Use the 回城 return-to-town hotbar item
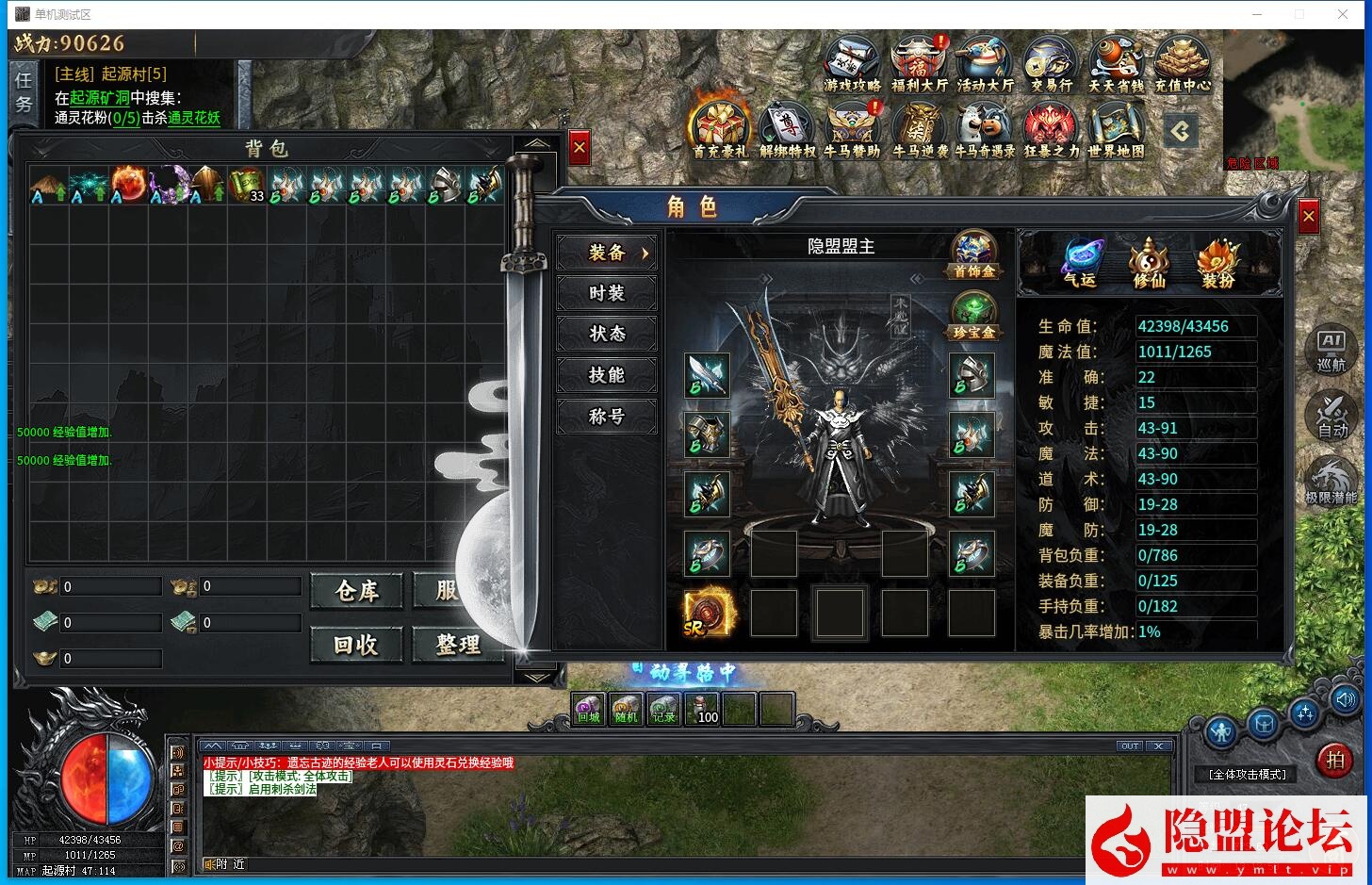1372x885 pixels. 589,709
